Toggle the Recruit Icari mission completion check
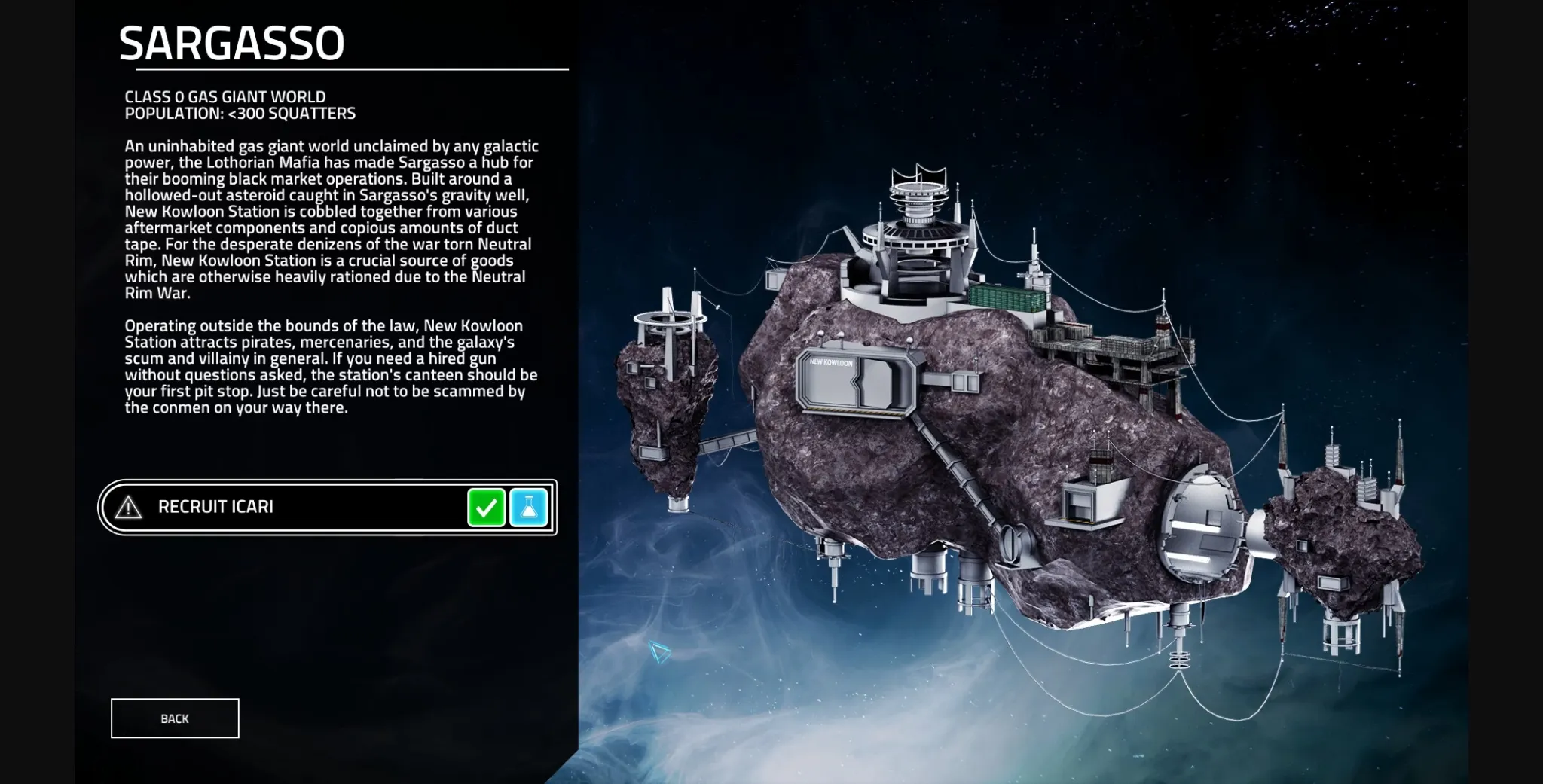1543x784 pixels. tap(487, 507)
